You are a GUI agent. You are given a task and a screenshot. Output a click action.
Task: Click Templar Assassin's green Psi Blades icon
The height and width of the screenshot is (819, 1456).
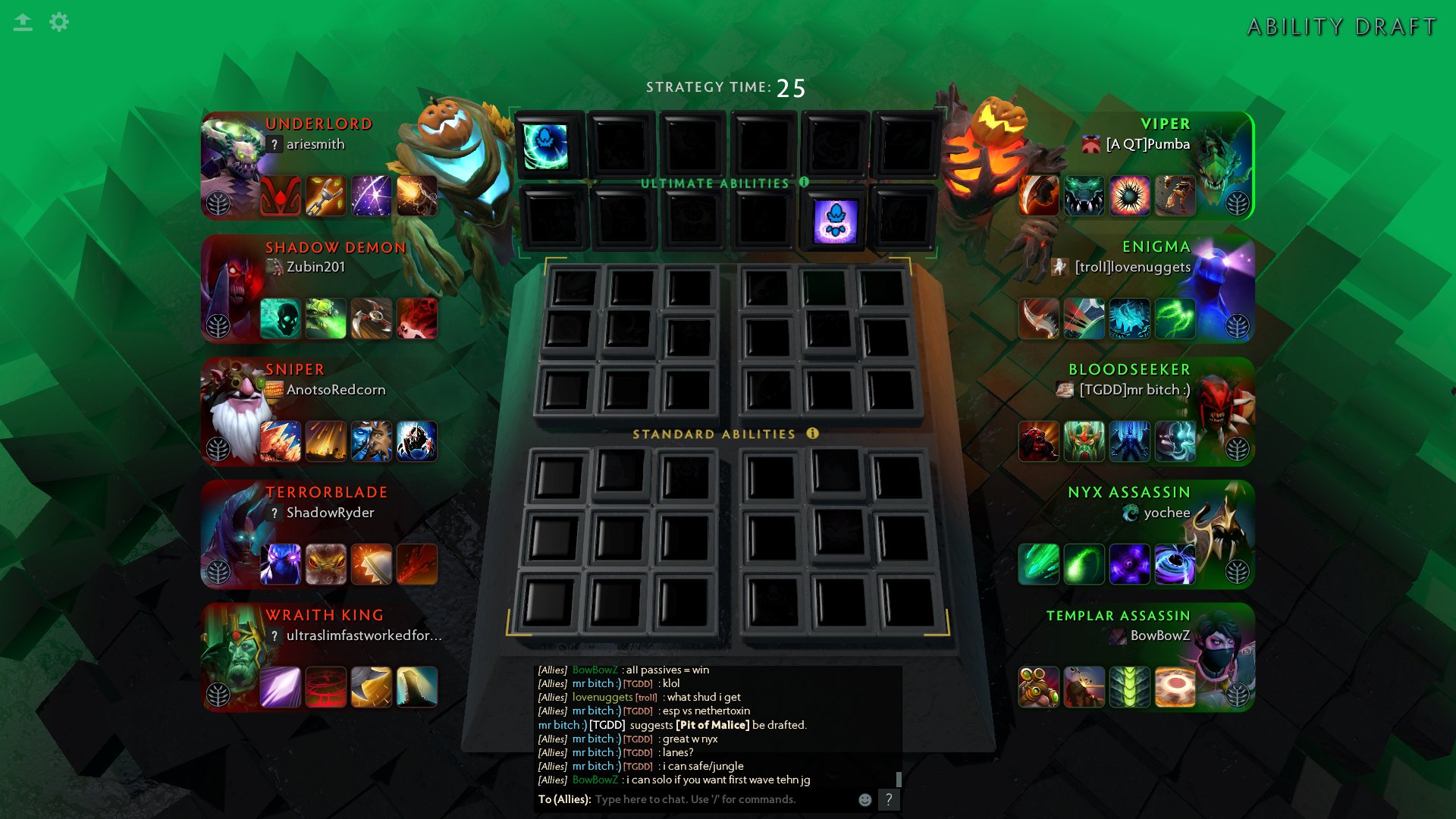click(1130, 686)
